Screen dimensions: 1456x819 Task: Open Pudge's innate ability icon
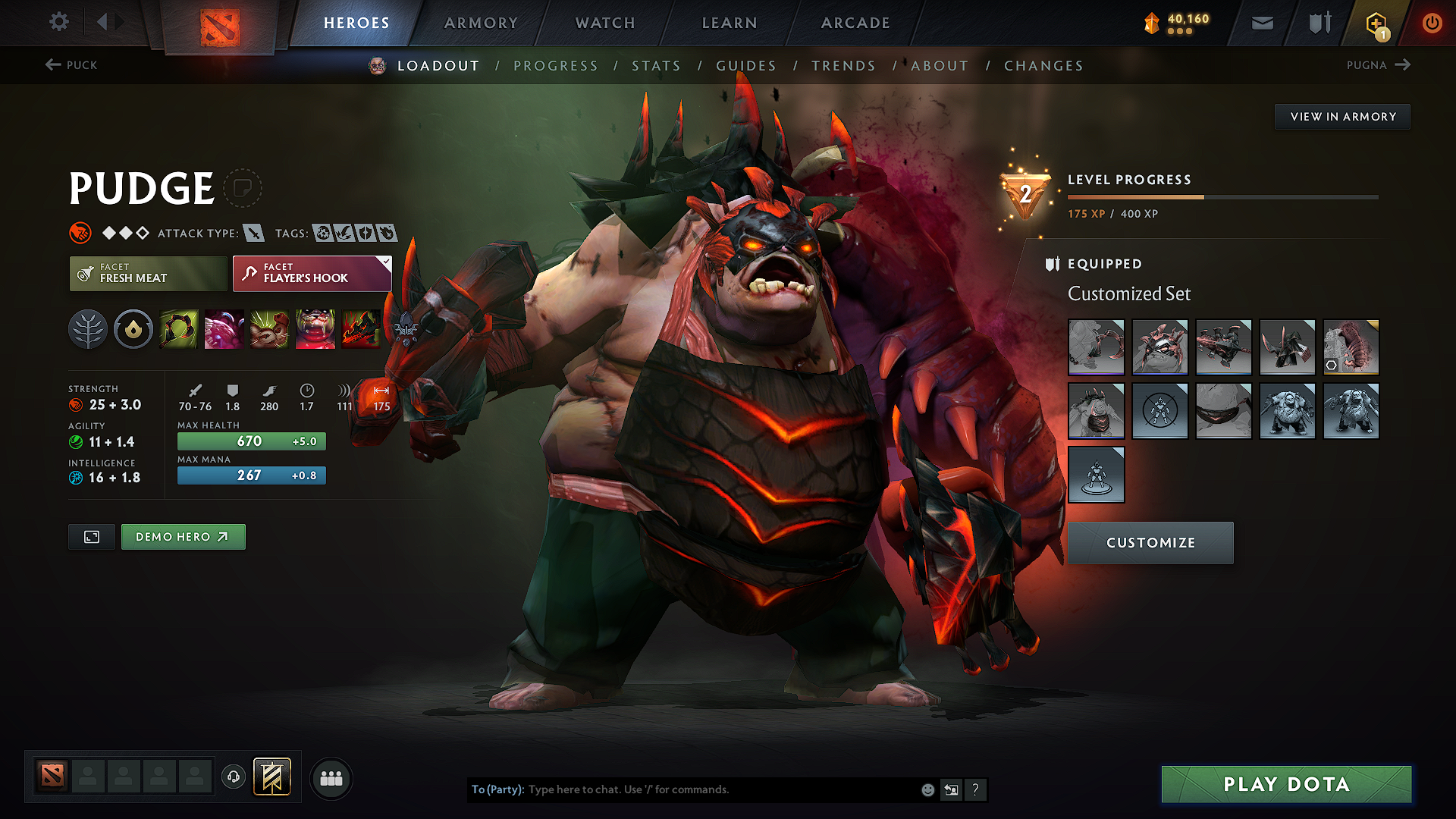133,329
